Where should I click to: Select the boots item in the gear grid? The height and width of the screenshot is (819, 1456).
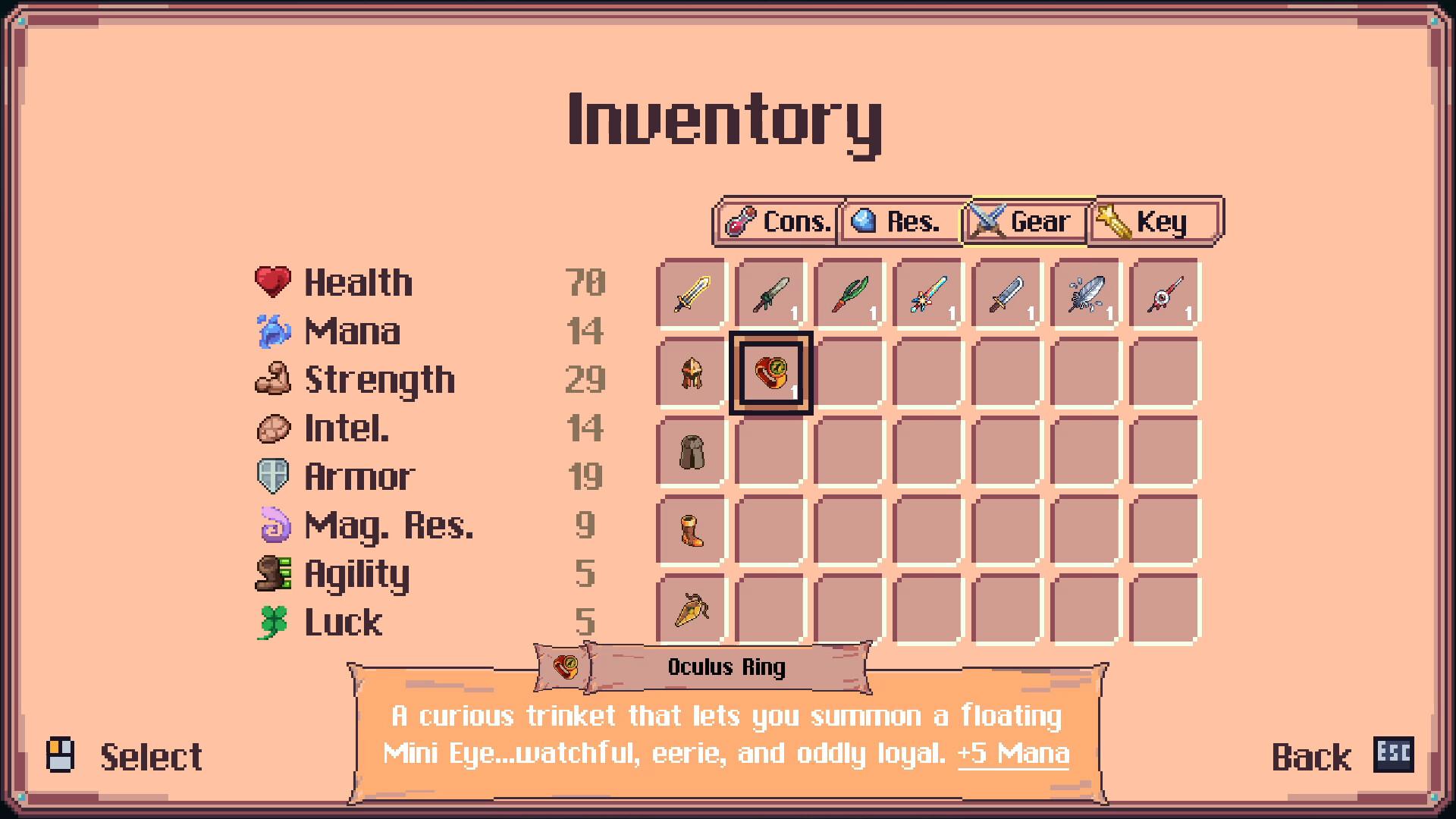pos(691,532)
